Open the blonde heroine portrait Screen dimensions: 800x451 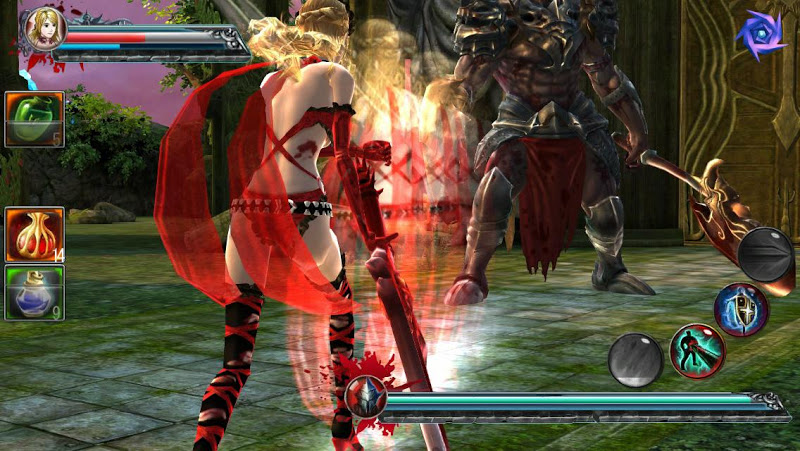tap(45, 29)
